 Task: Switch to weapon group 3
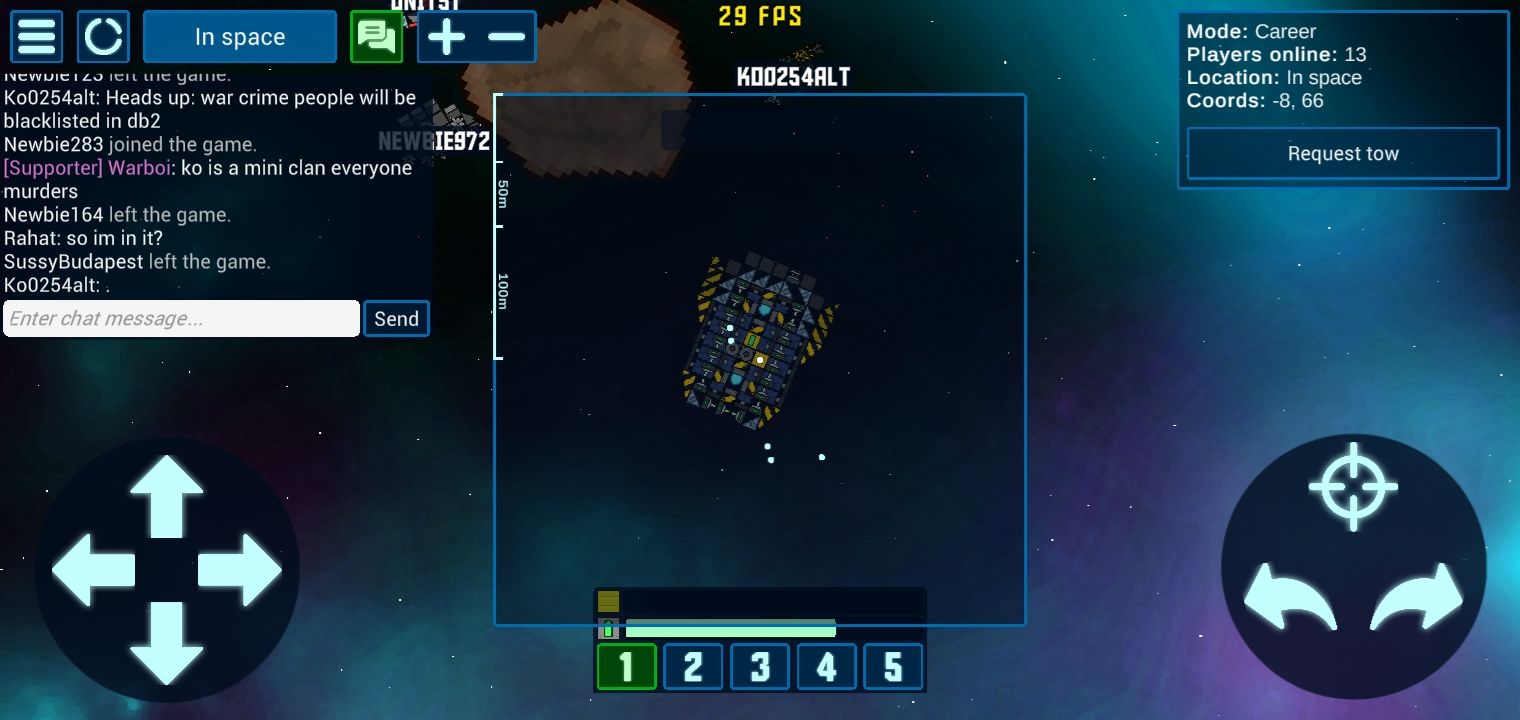pos(760,667)
